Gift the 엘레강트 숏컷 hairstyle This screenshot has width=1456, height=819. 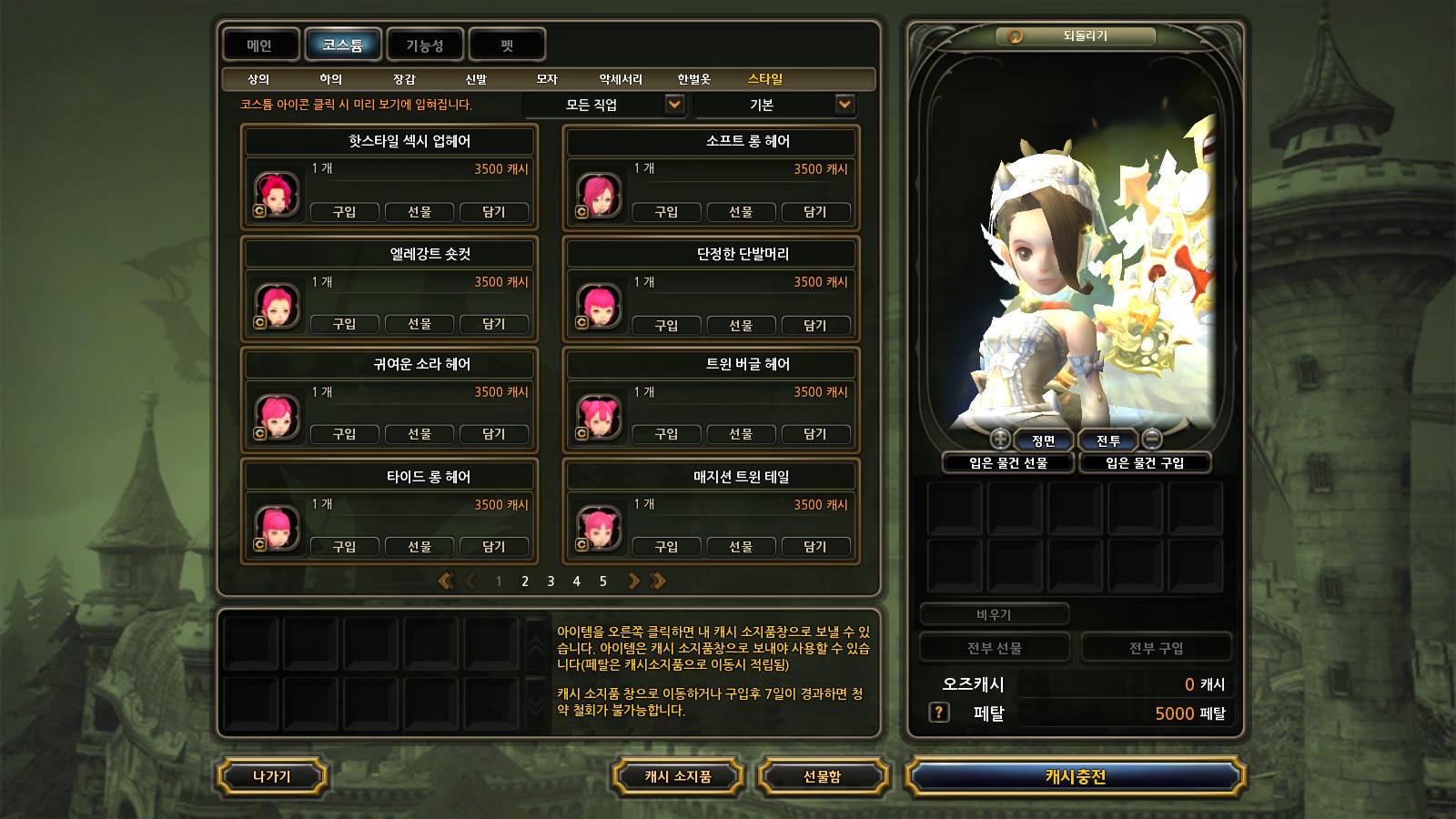419,324
